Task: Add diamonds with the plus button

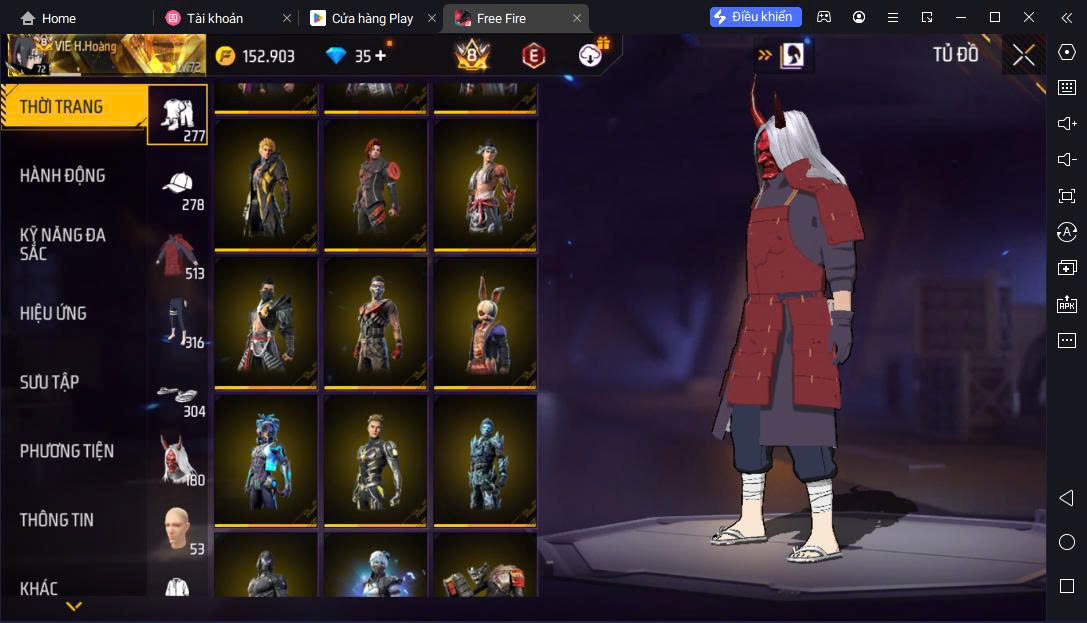Action: pyautogui.click(x=381, y=56)
